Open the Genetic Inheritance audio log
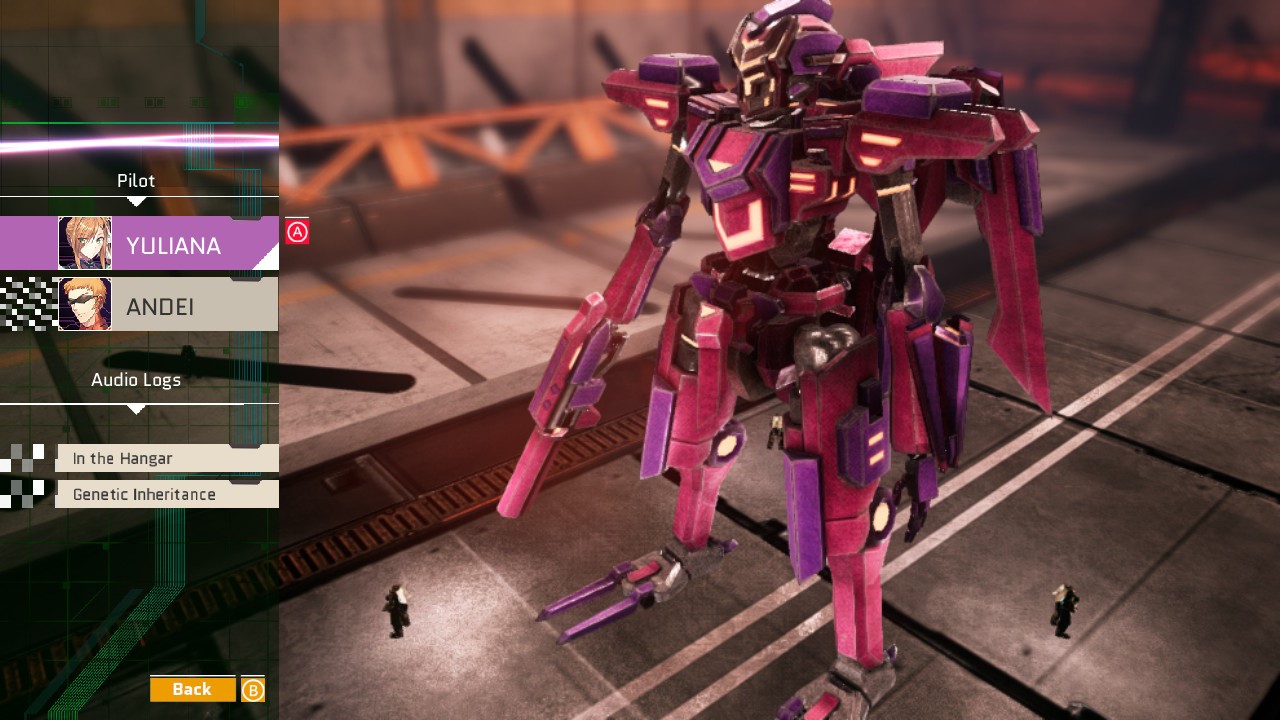1280x720 pixels. [x=166, y=494]
